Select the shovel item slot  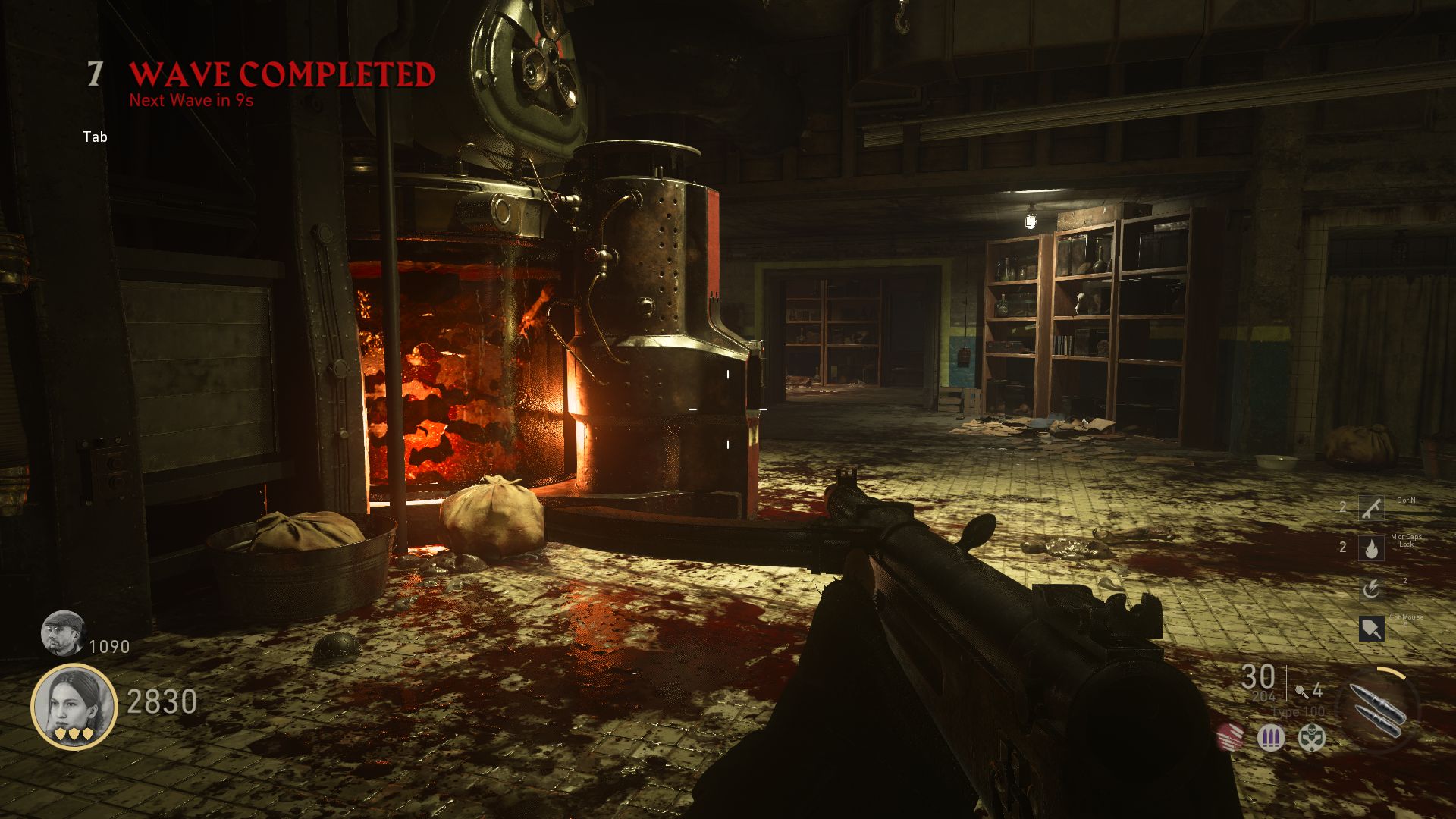point(1370,629)
